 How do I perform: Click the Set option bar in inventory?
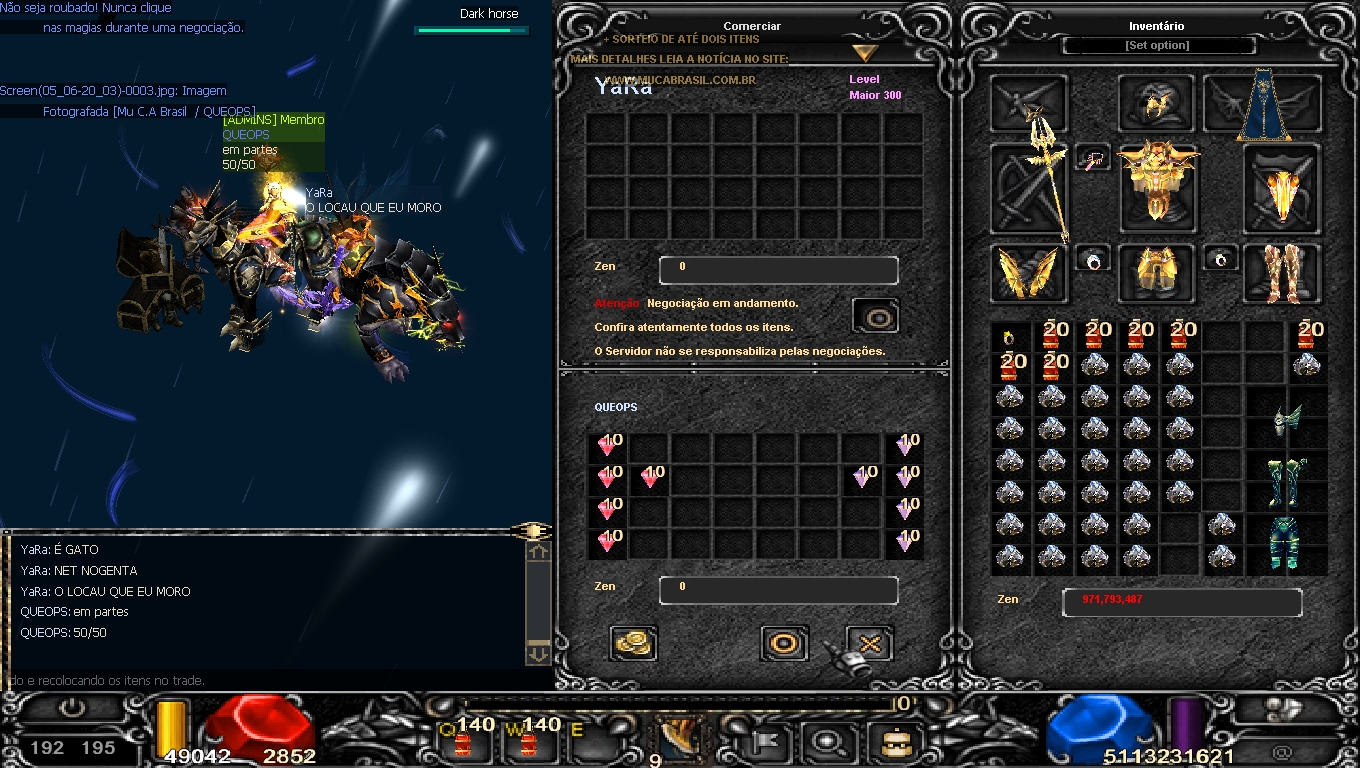click(1157, 46)
